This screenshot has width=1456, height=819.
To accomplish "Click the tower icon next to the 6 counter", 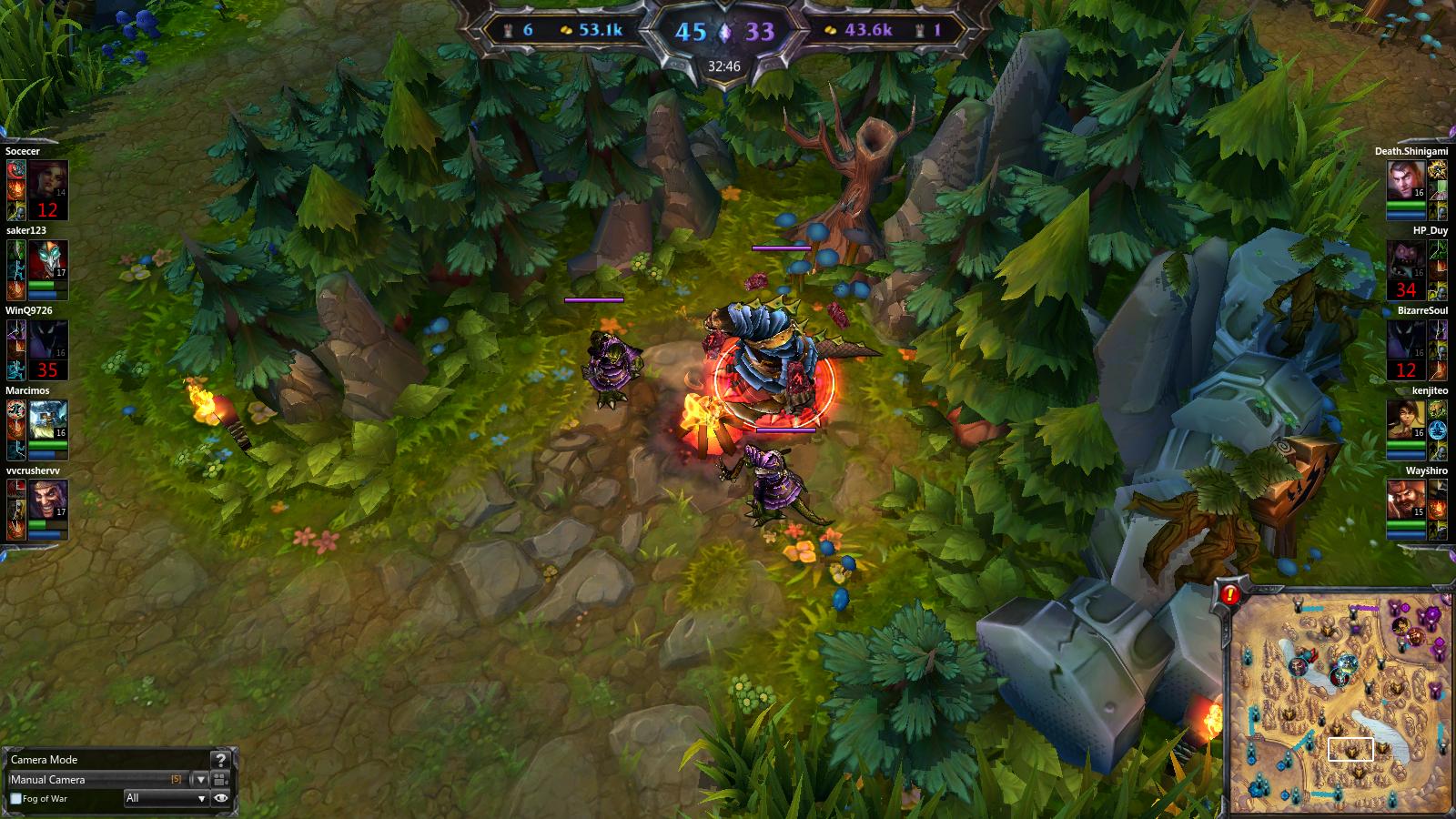I will 508,31.
